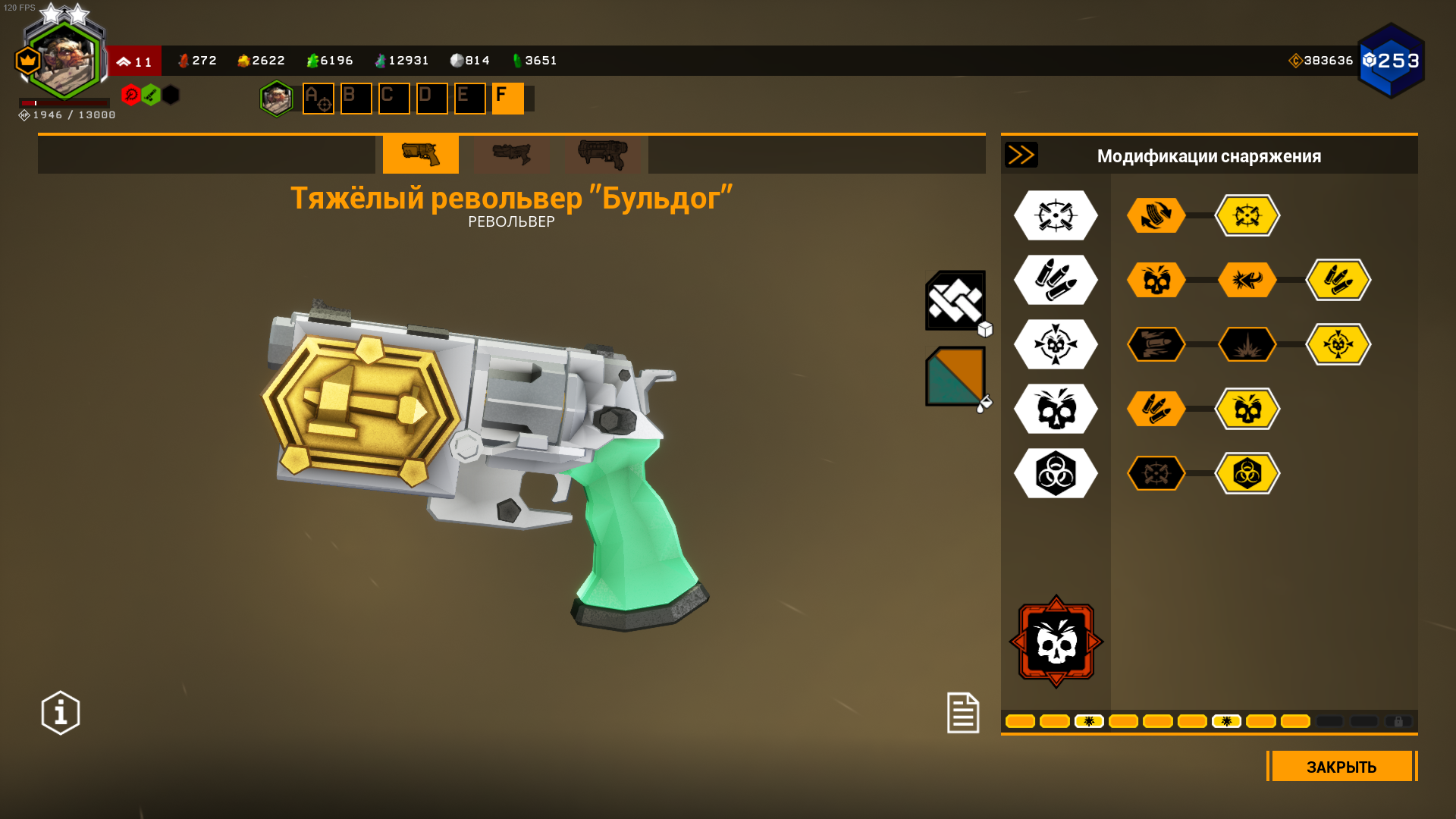Switch to the third weapon tab
The image size is (1456, 819).
point(603,155)
